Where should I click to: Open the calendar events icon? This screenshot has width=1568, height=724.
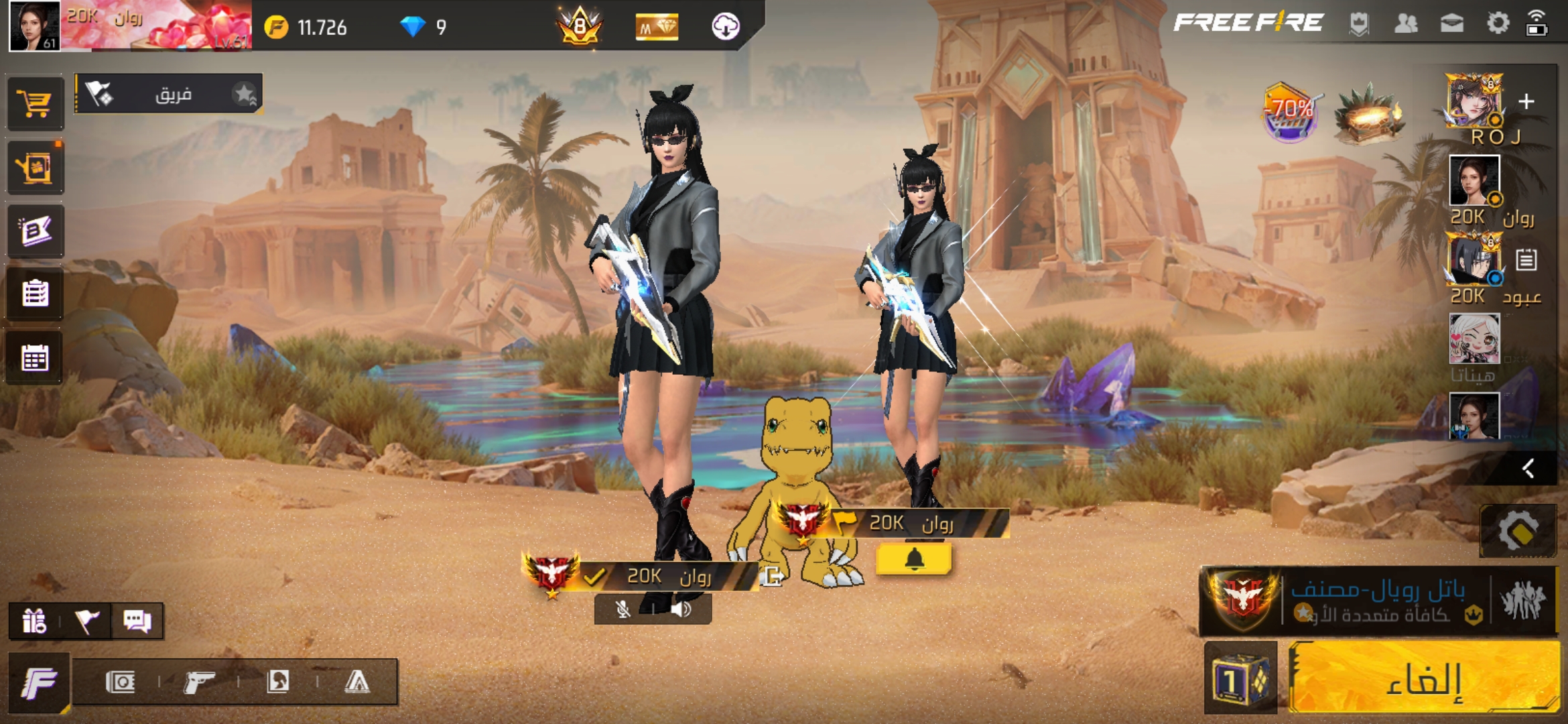[x=36, y=358]
